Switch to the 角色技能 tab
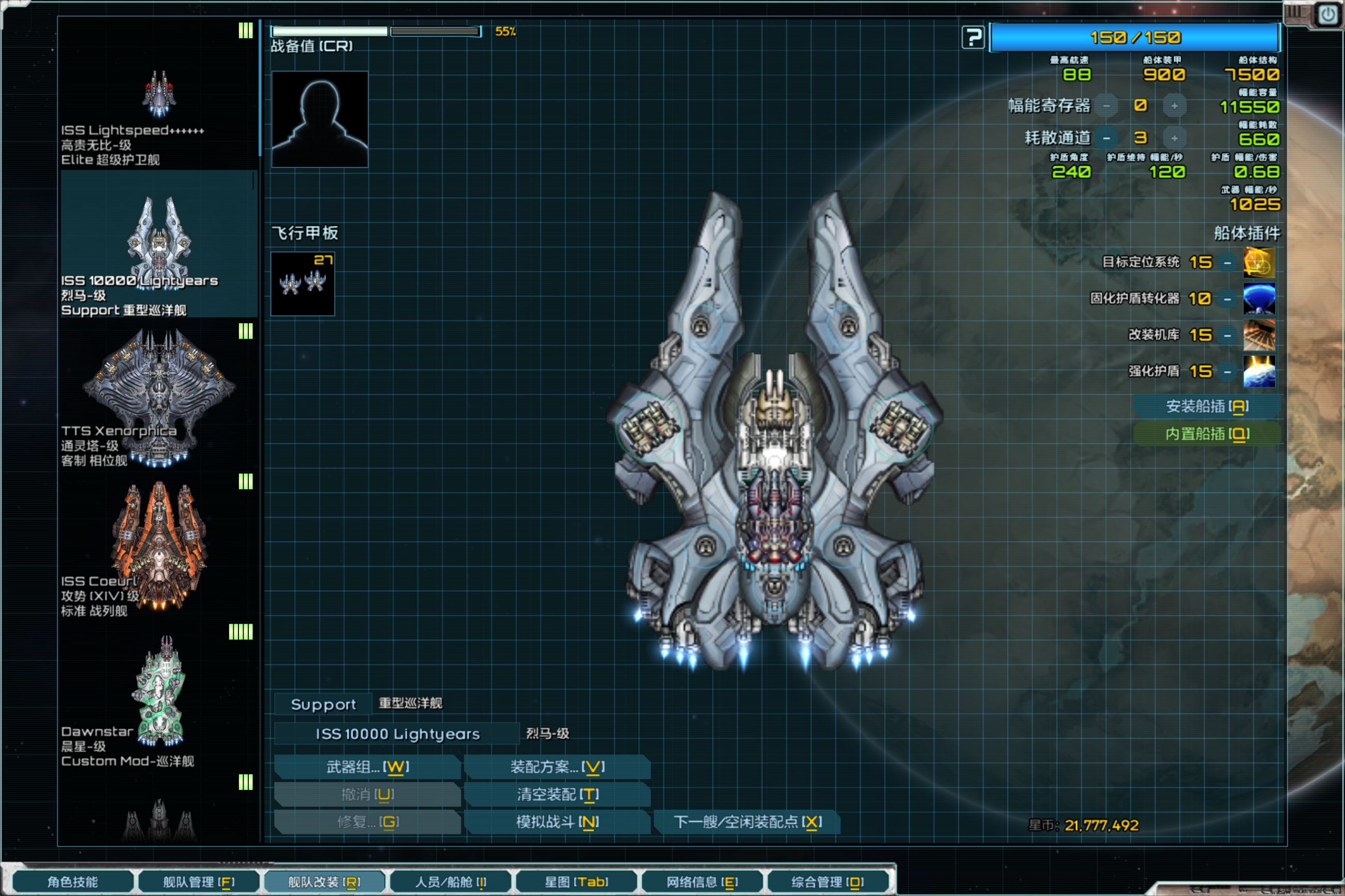The image size is (1345, 896). tap(72, 882)
